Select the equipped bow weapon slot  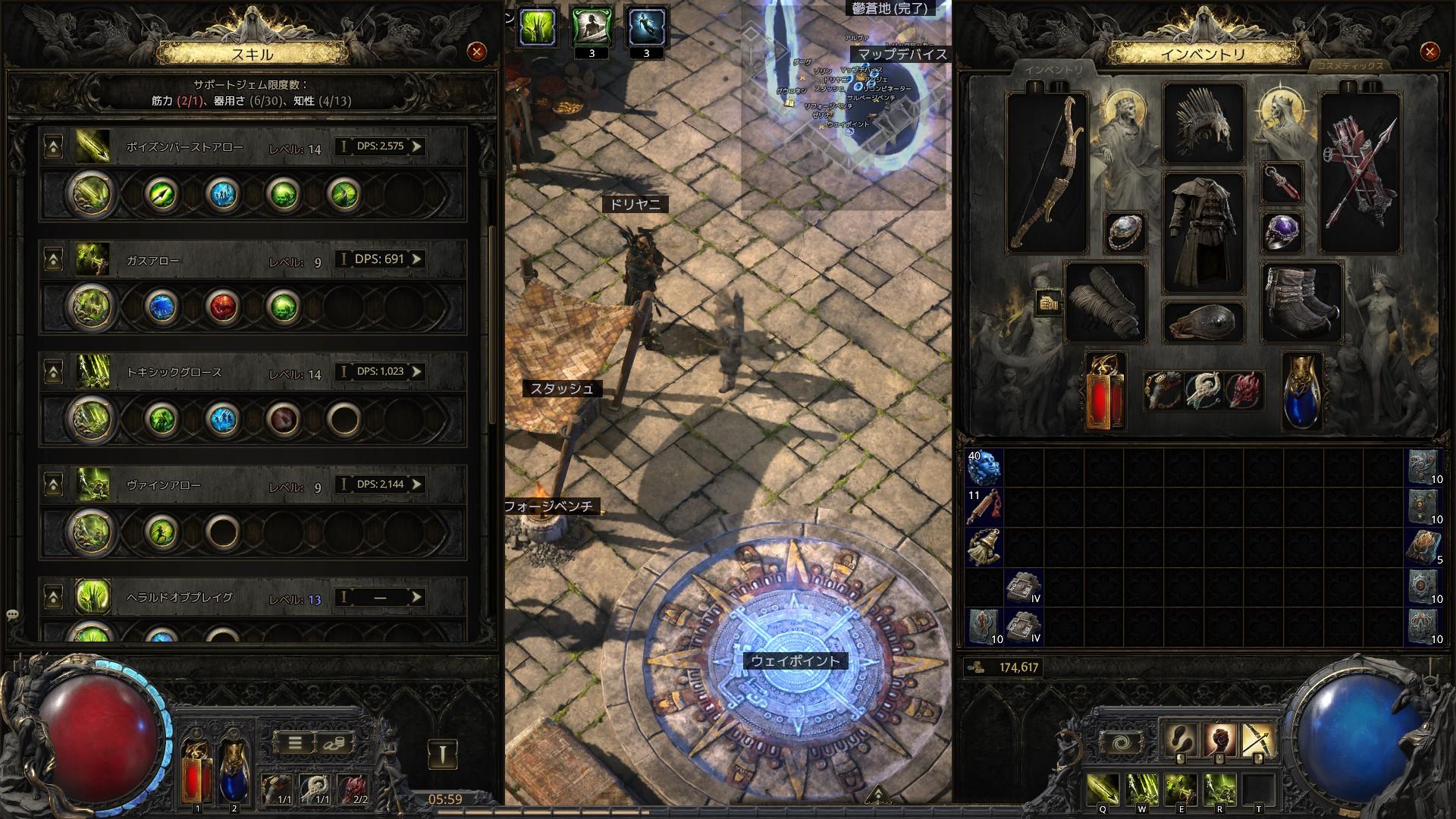coord(1046,173)
